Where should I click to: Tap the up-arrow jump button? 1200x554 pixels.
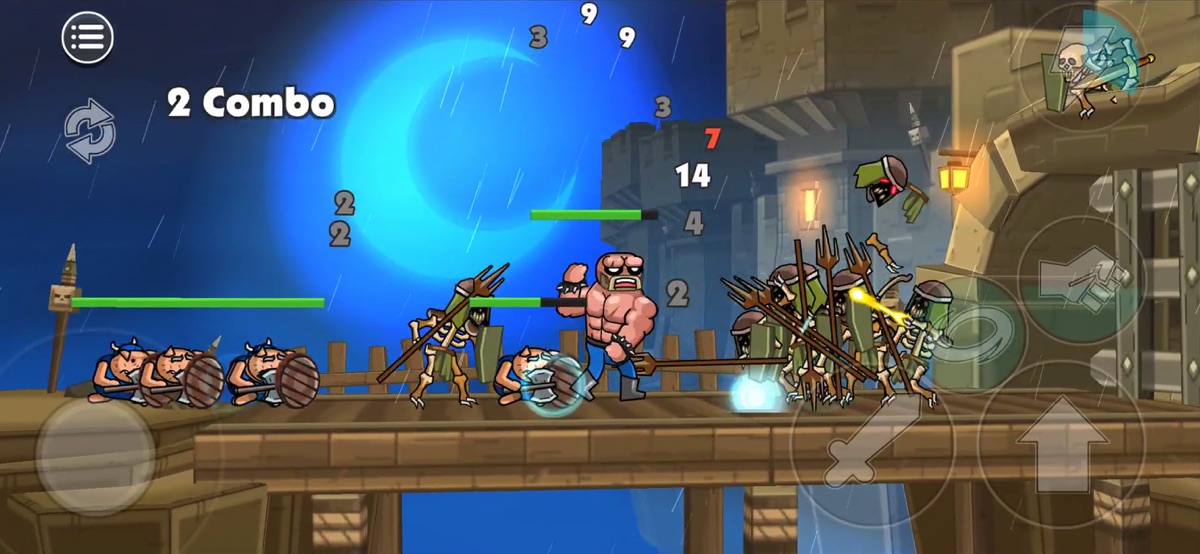coord(1061,443)
